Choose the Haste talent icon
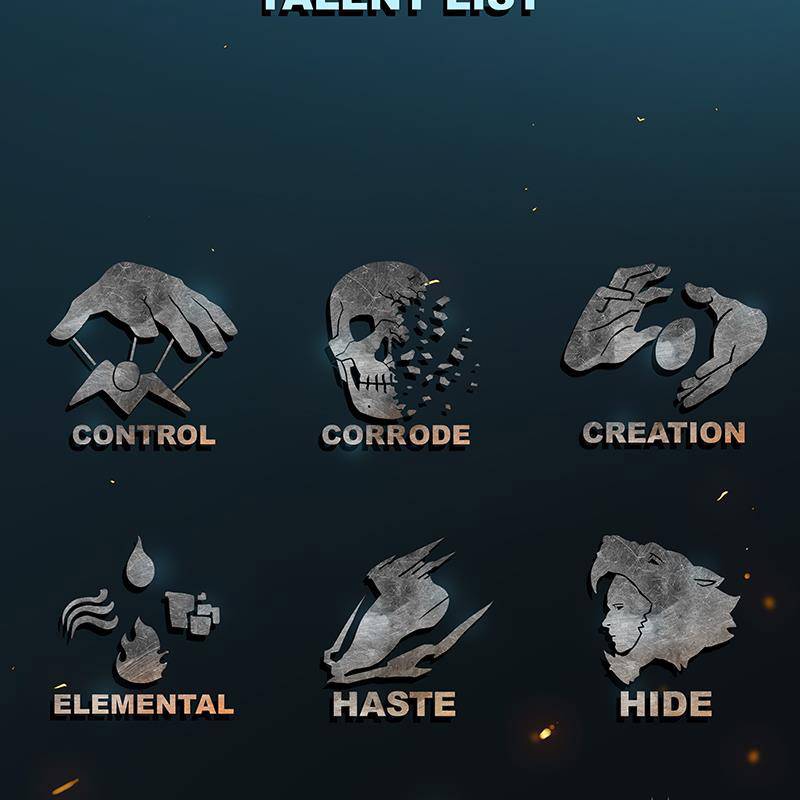 click(x=400, y=612)
